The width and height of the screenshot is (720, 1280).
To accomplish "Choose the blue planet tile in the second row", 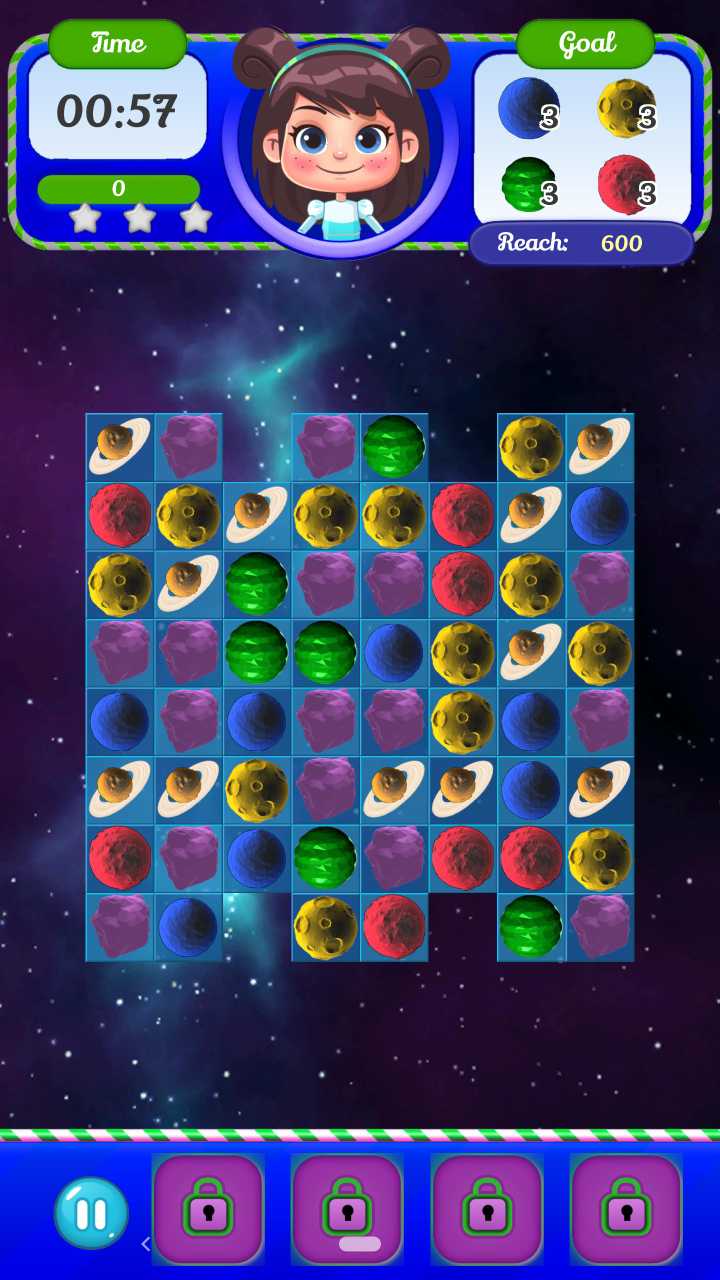I will pyautogui.click(x=600, y=515).
